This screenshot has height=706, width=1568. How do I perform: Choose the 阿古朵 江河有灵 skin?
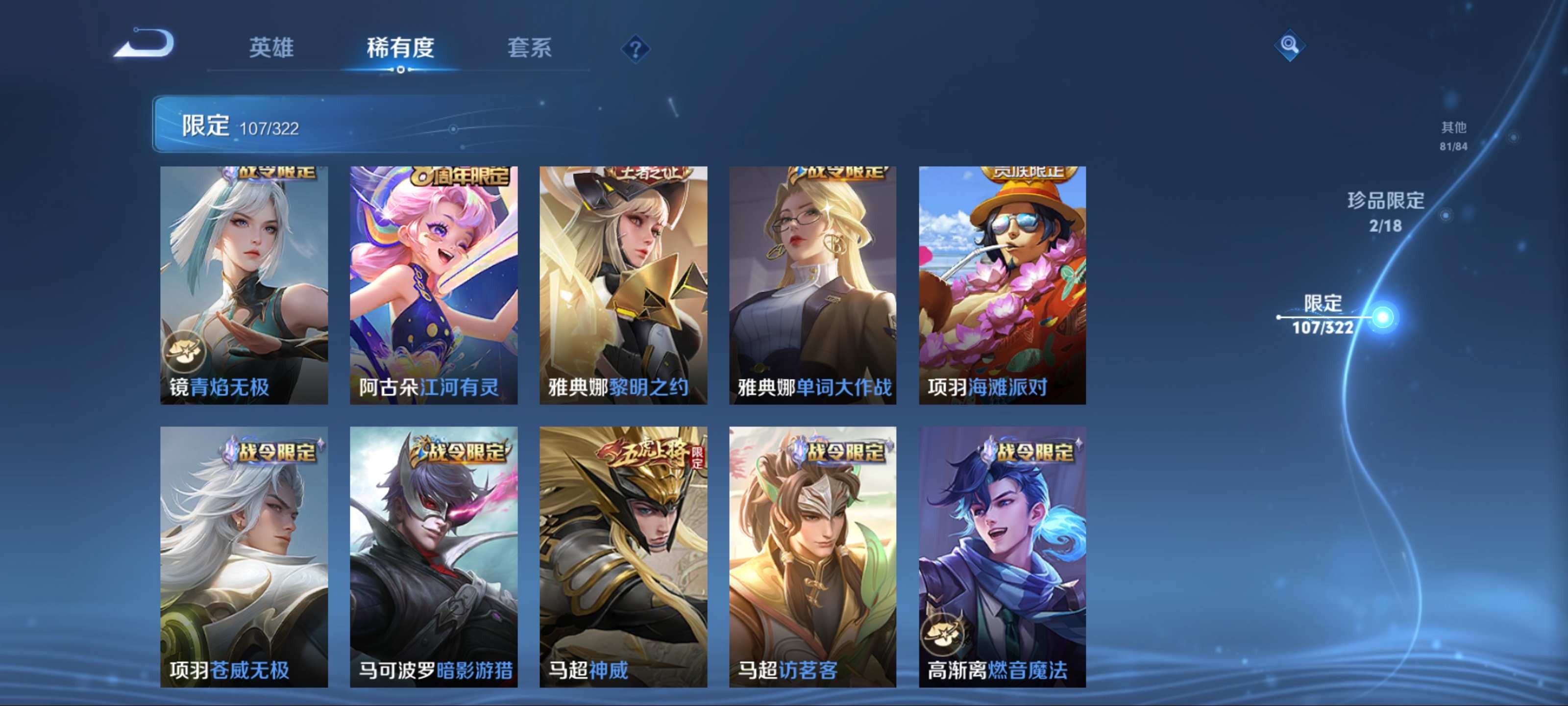[433, 284]
